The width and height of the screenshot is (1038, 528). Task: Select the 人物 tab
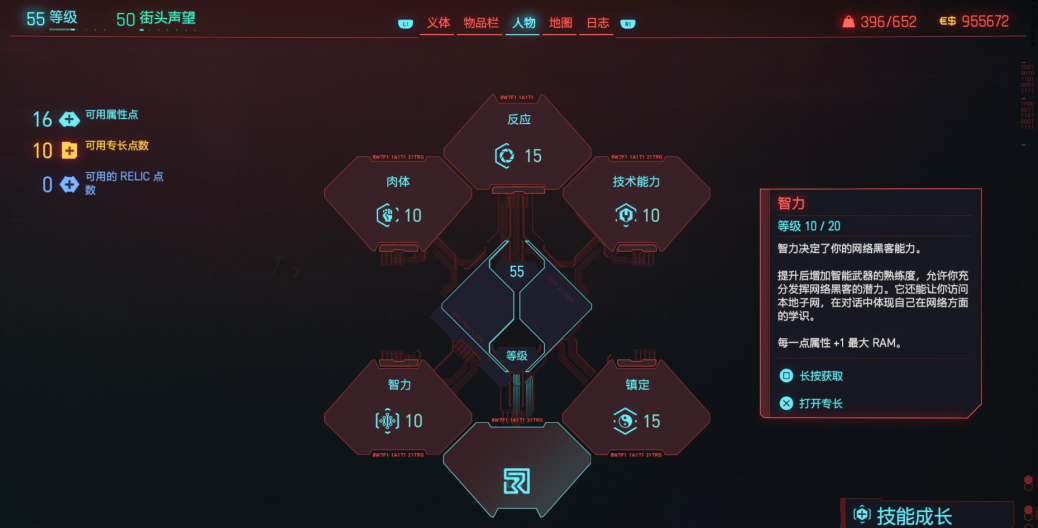tap(523, 23)
